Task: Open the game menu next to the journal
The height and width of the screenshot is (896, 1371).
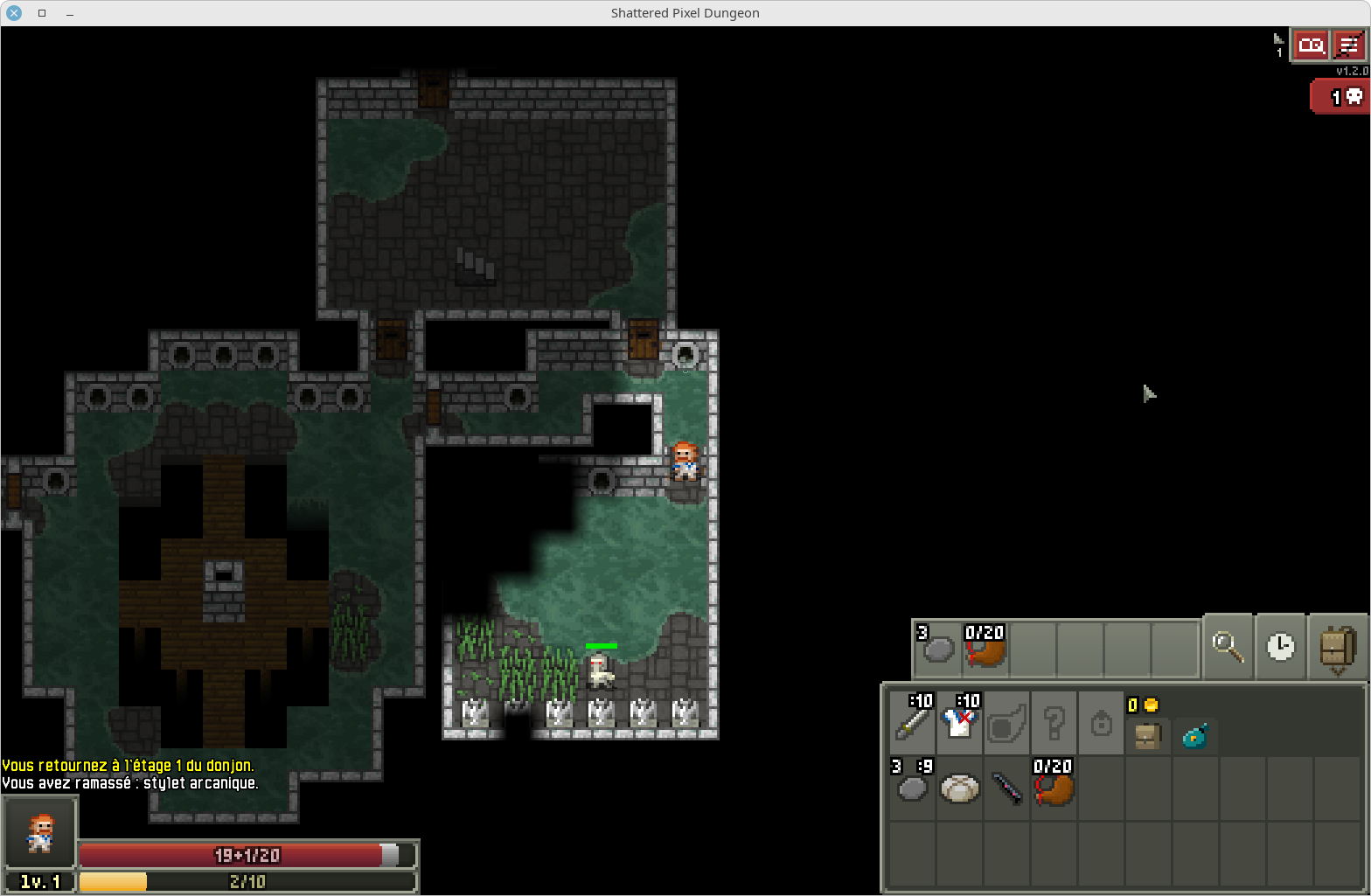Action: point(1349,45)
